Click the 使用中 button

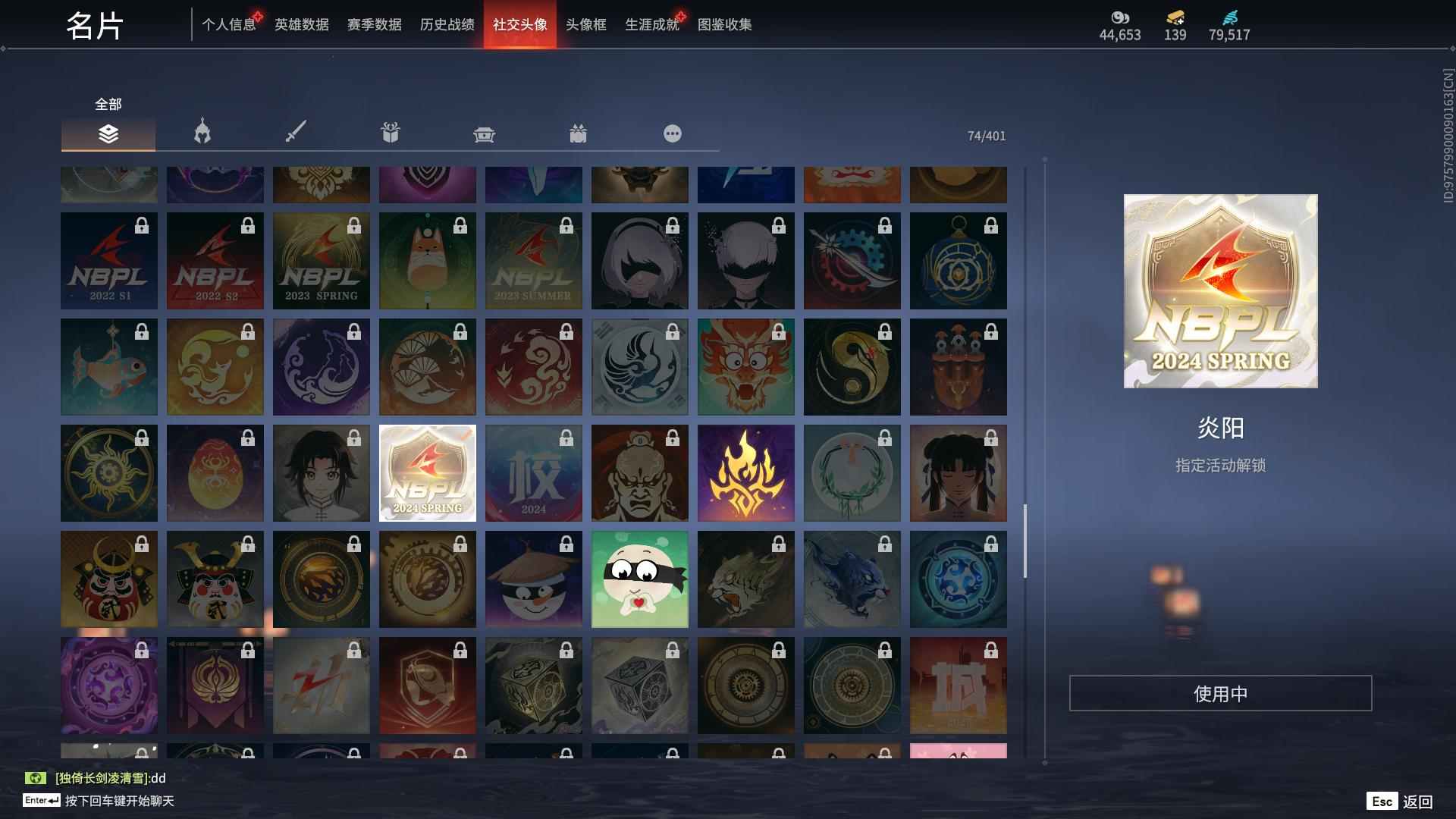(1220, 692)
